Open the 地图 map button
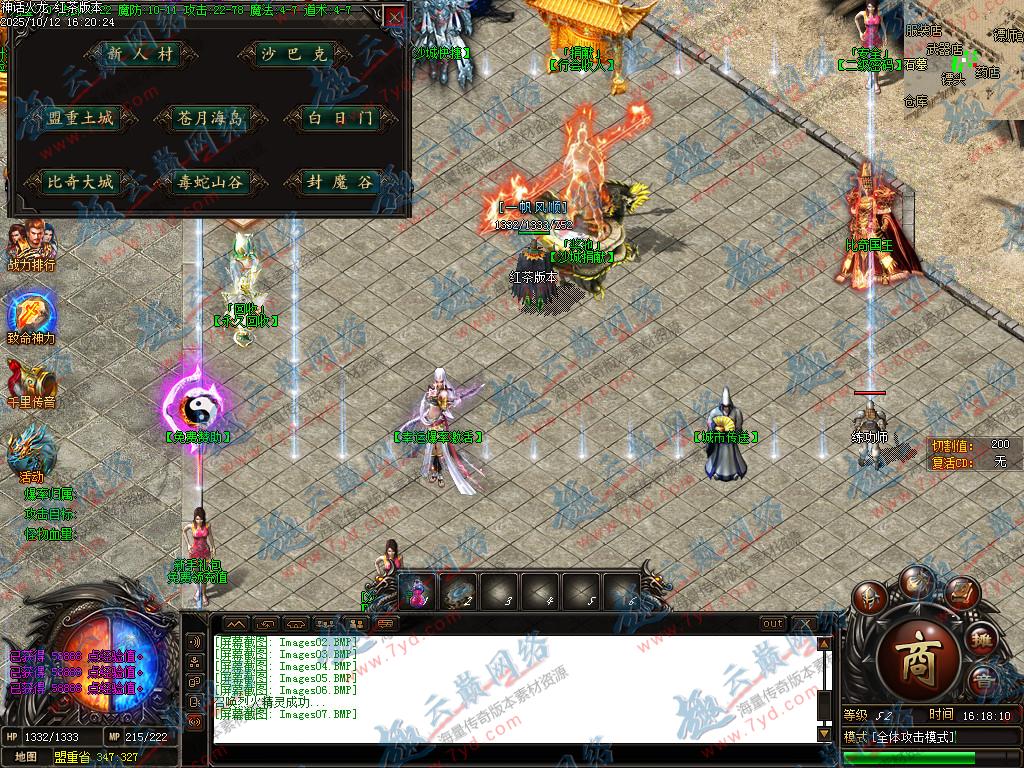 26,757
